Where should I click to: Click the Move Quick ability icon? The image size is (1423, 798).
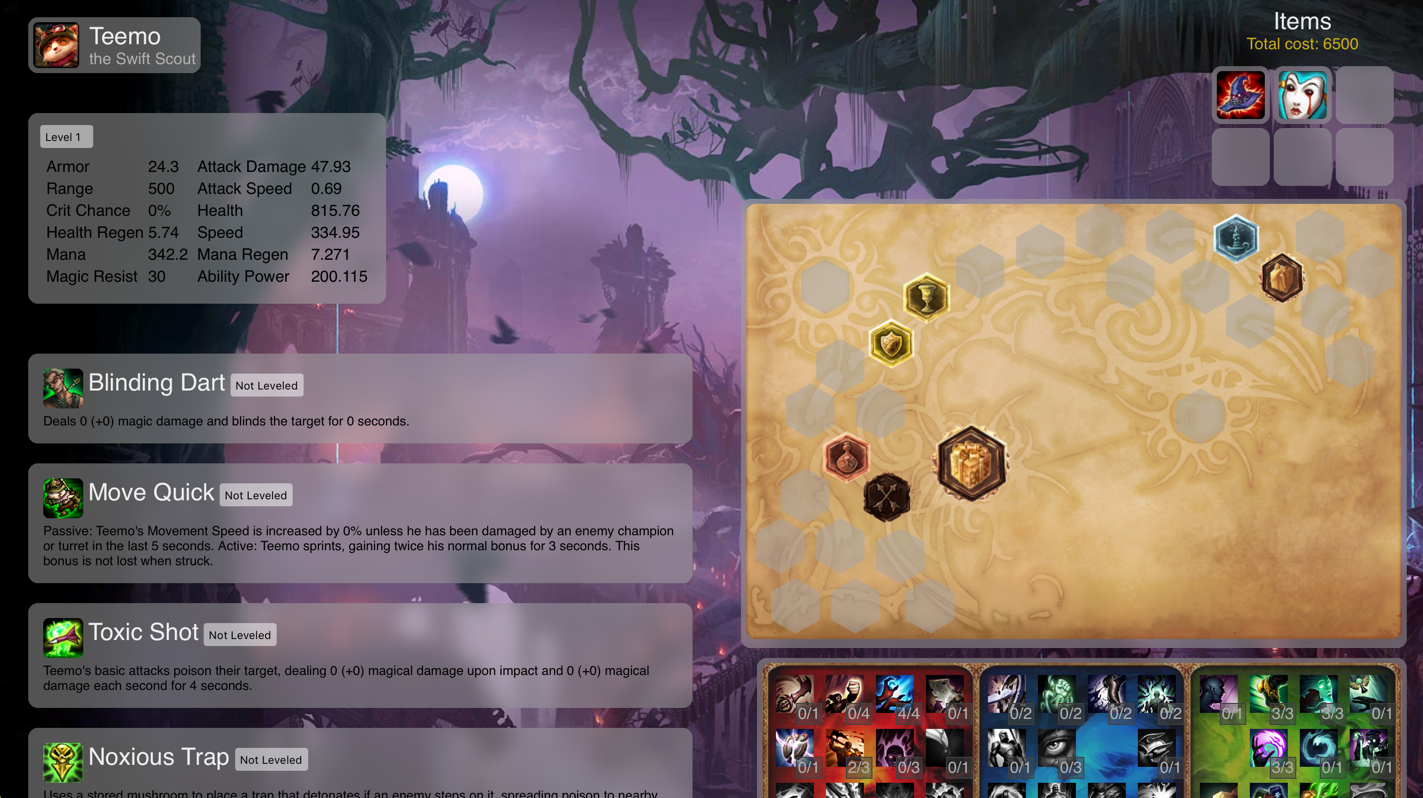(x=62, y=497)
